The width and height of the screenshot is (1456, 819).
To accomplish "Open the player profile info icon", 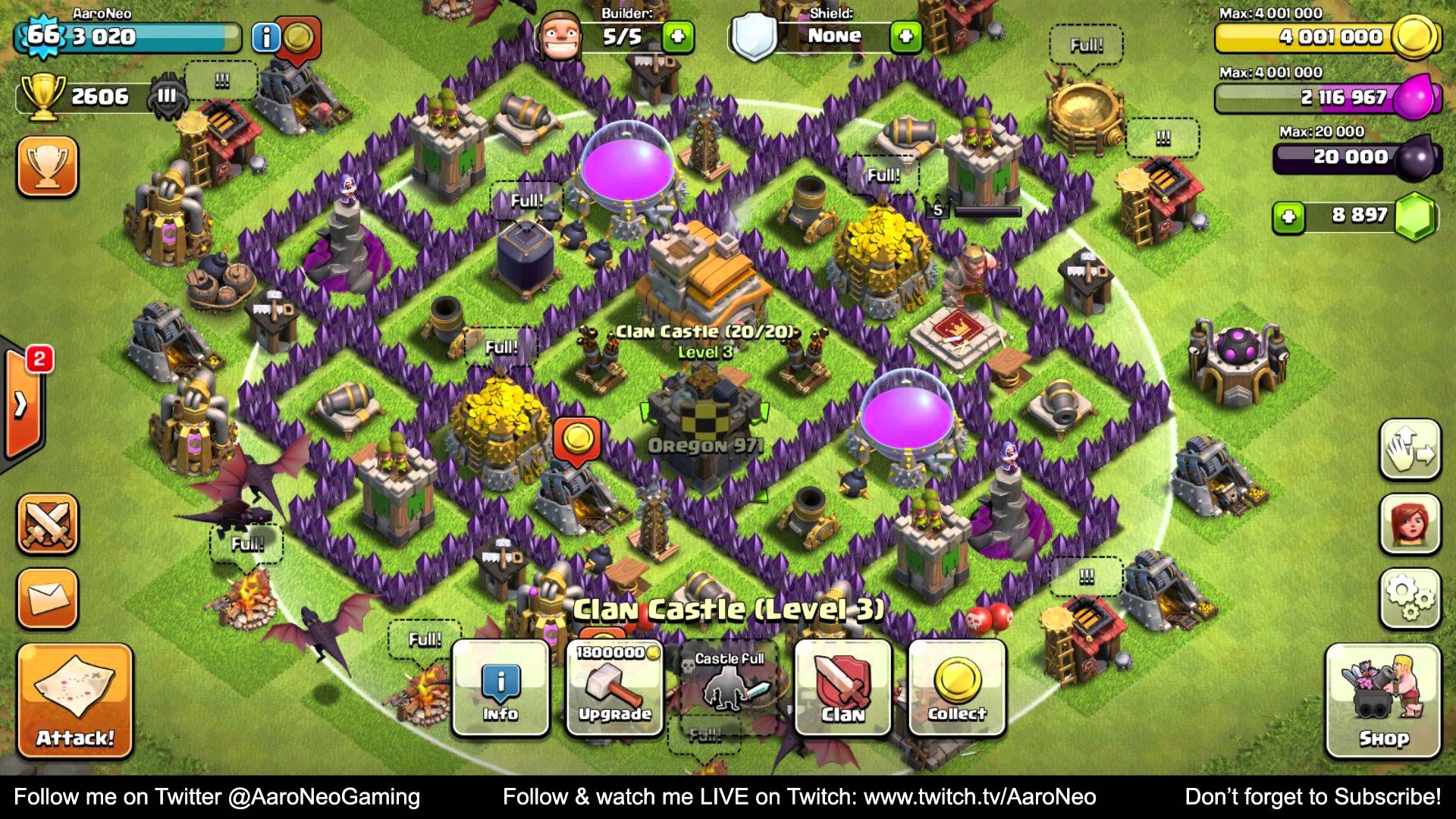I will tap(265, 37).
